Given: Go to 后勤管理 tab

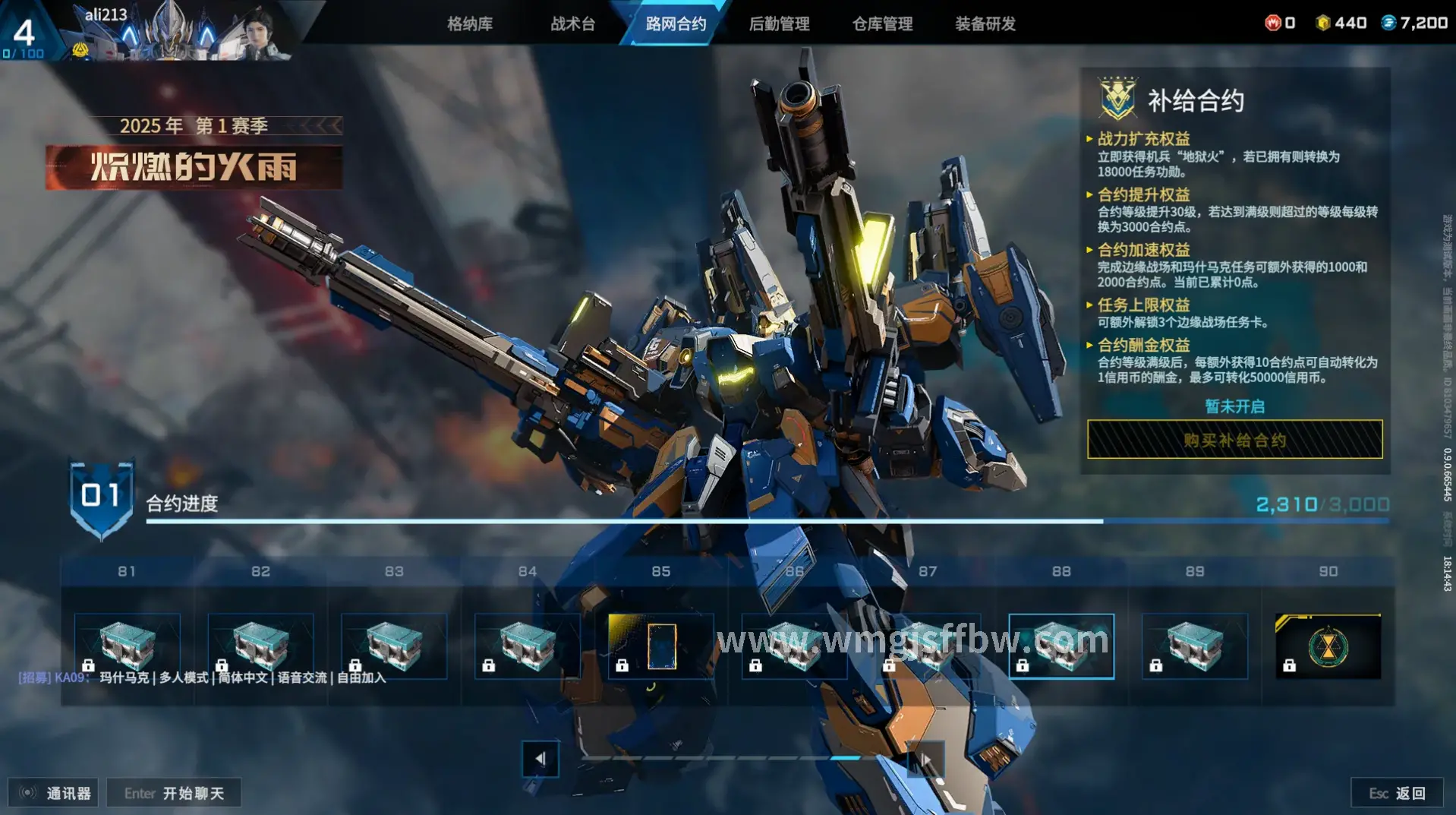Looking at the screenshot, I should (779, 24).
